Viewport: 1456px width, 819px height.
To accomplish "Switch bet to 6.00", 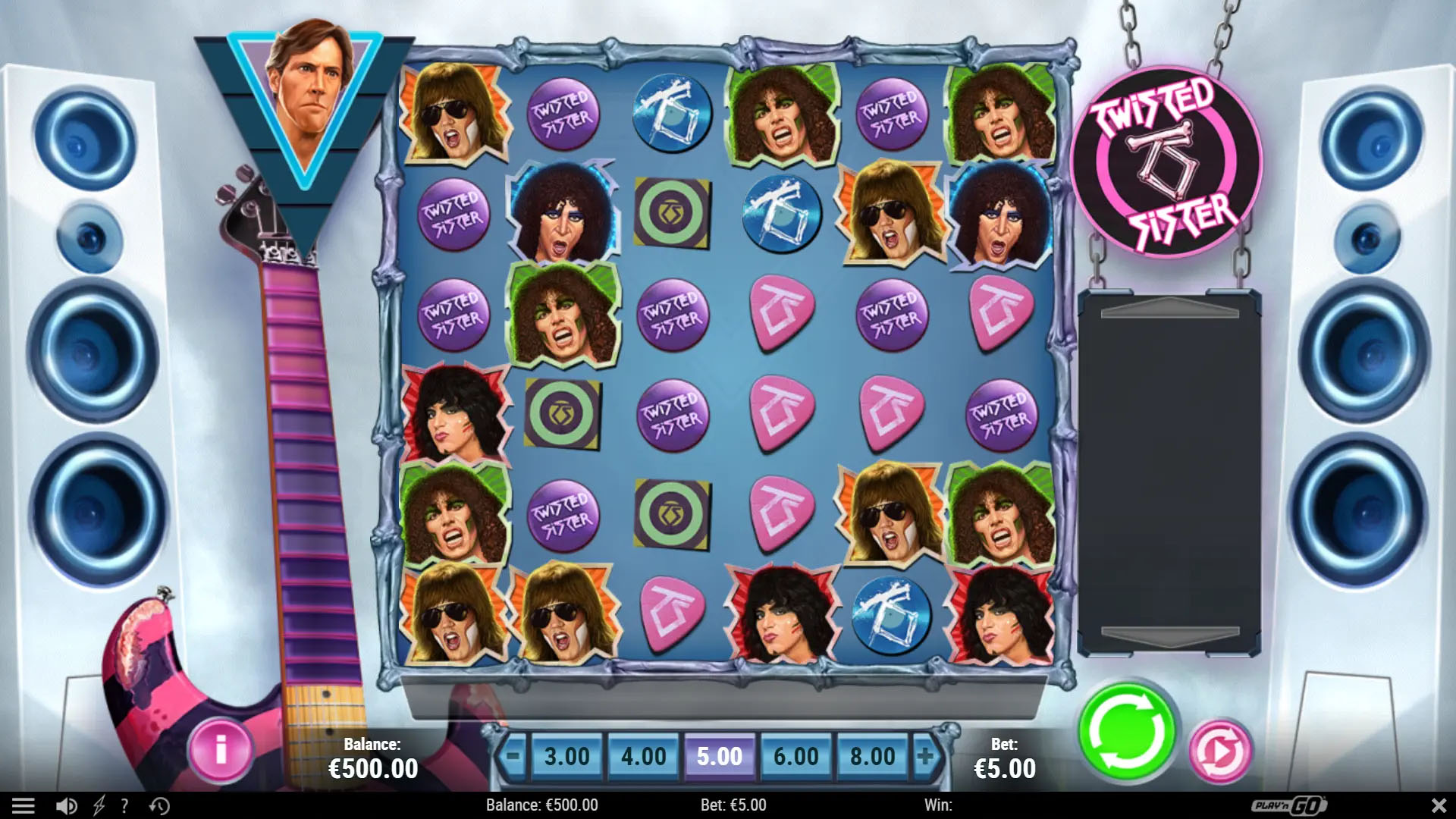I will pyautogui.click(x=796, y=756).
